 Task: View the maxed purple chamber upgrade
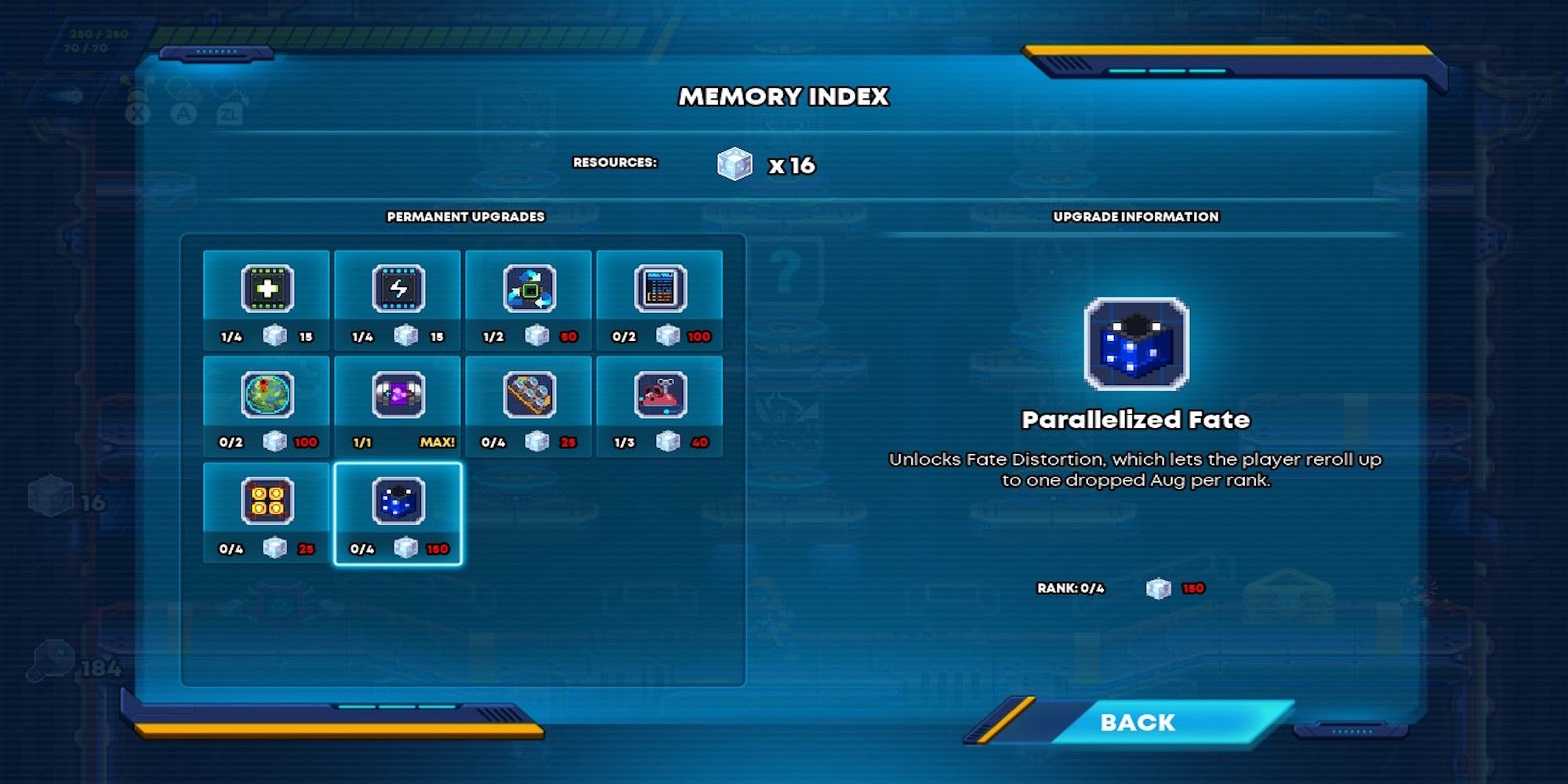[x=397, y=395]
